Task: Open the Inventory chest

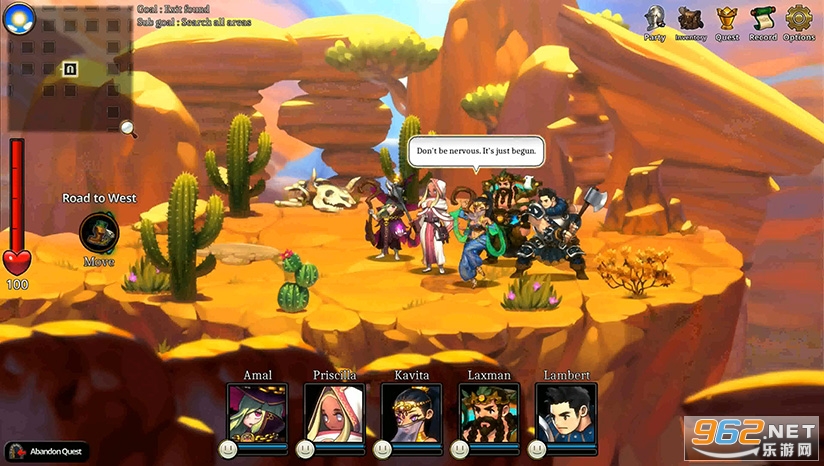Action: (690, 20)
